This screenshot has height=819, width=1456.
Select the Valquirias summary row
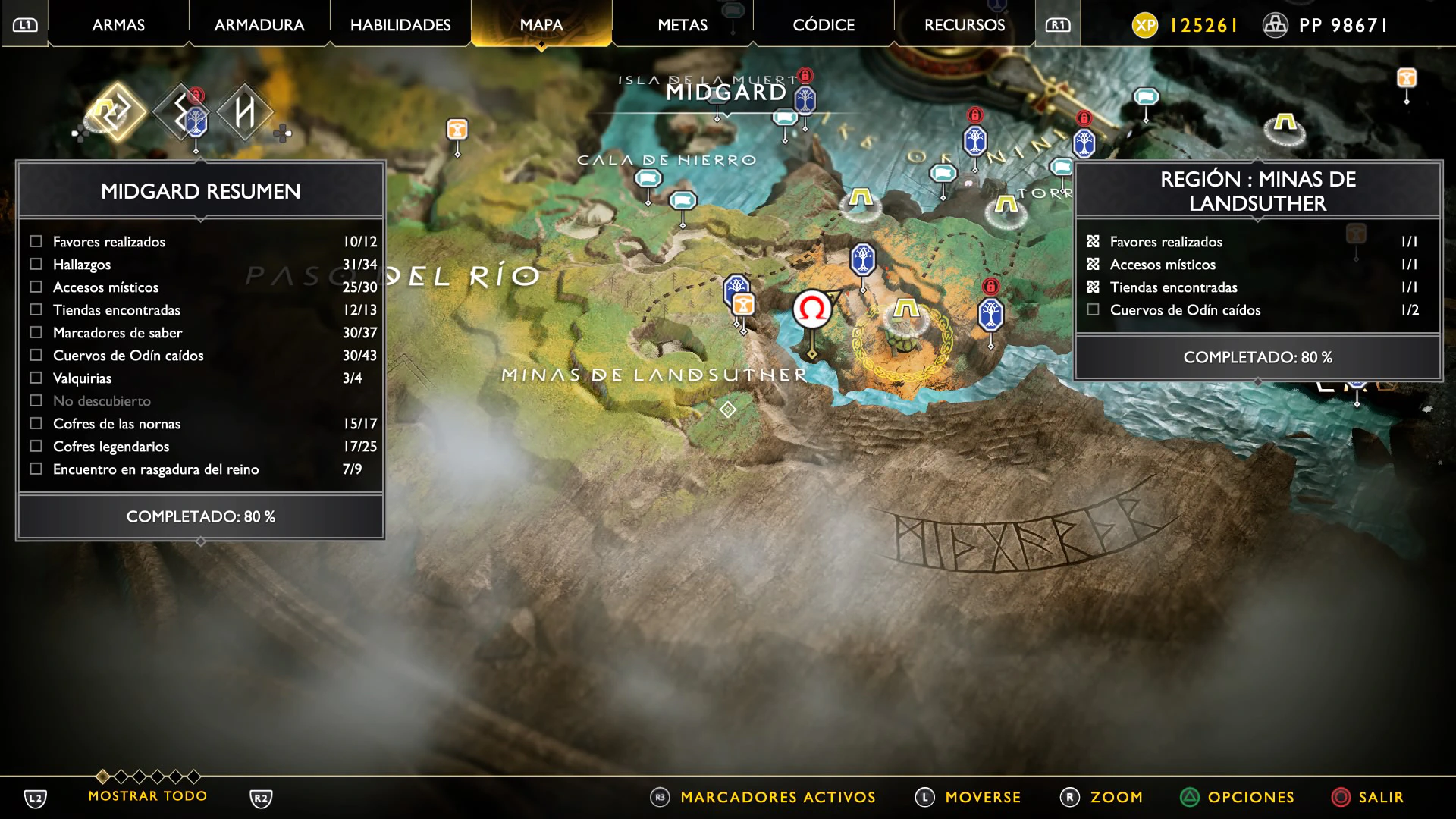coord(201,378)
